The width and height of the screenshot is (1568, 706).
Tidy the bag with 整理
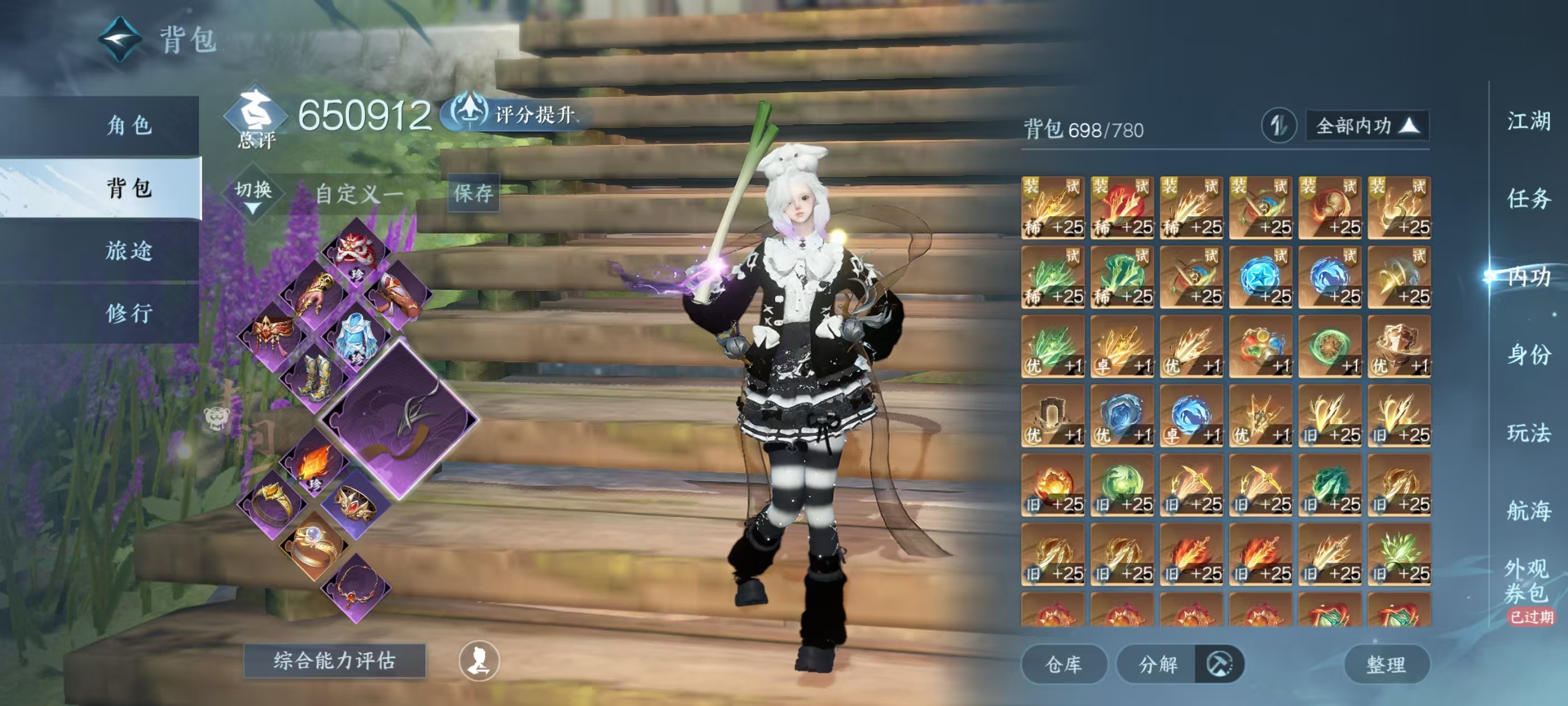coord(1386,664)
